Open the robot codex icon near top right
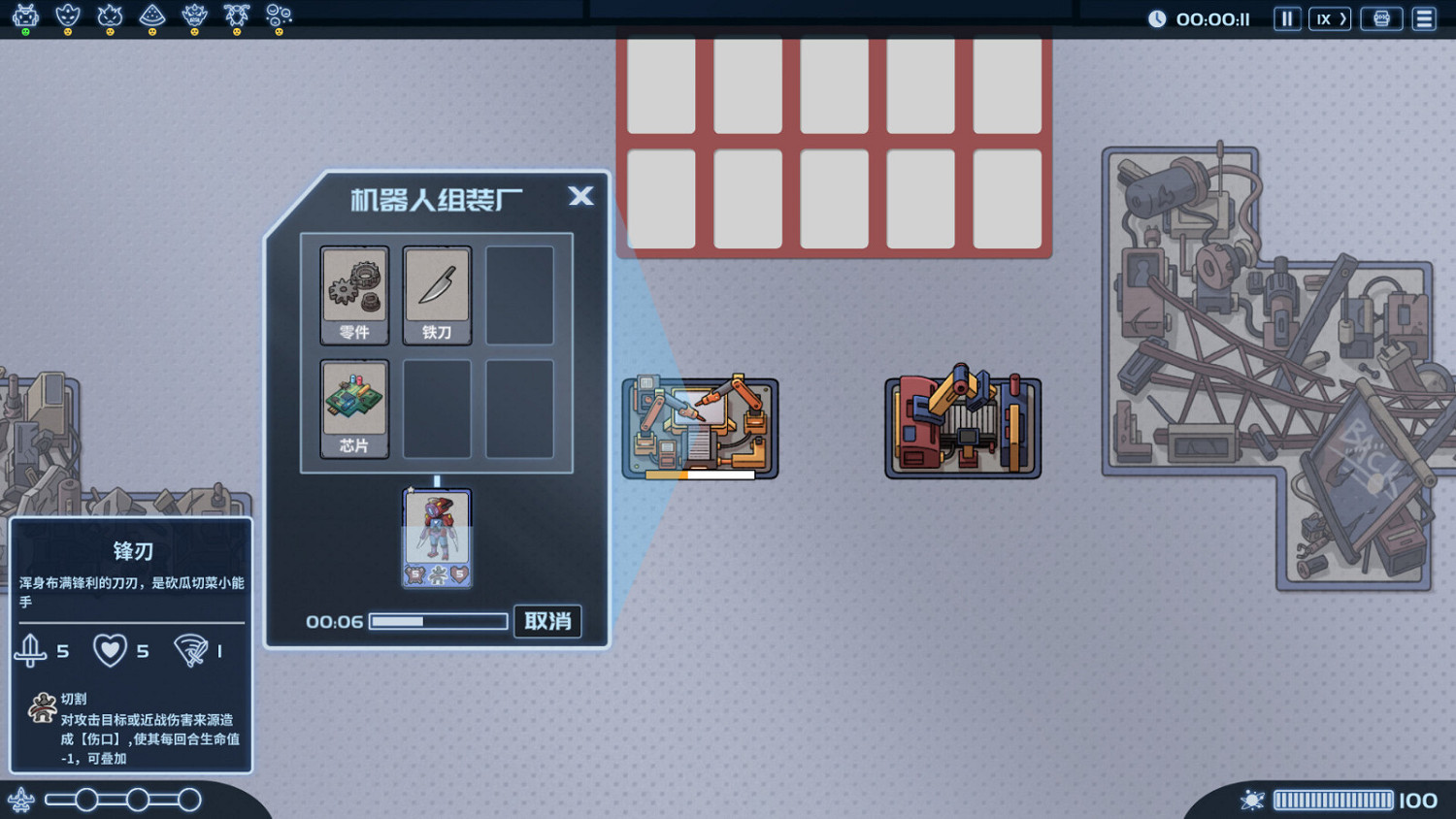The width and height of the screenshot is (1456, 819). coord(1381,17)
